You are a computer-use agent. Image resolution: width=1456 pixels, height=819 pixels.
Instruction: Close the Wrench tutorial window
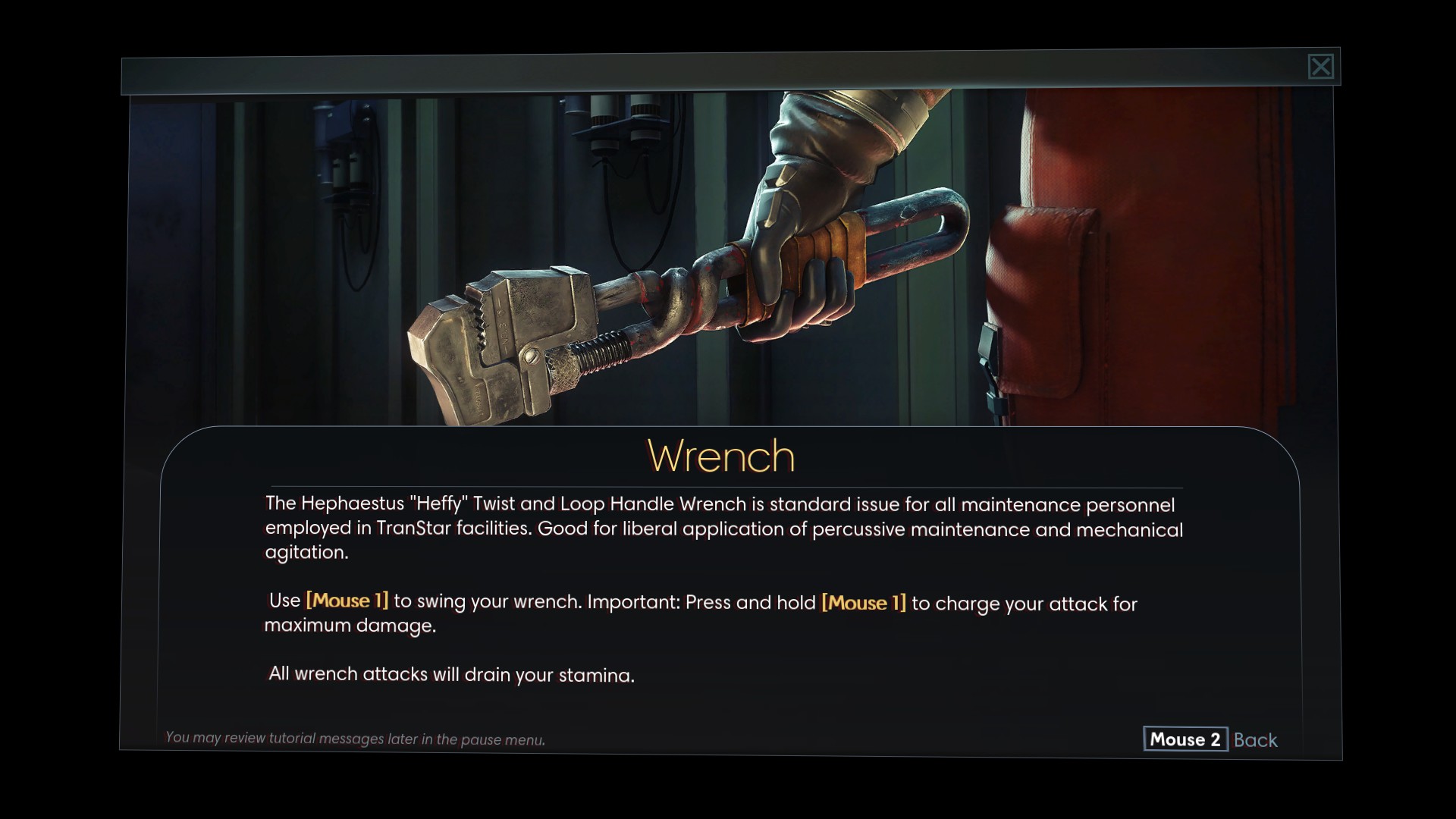tap(1320, 67)
